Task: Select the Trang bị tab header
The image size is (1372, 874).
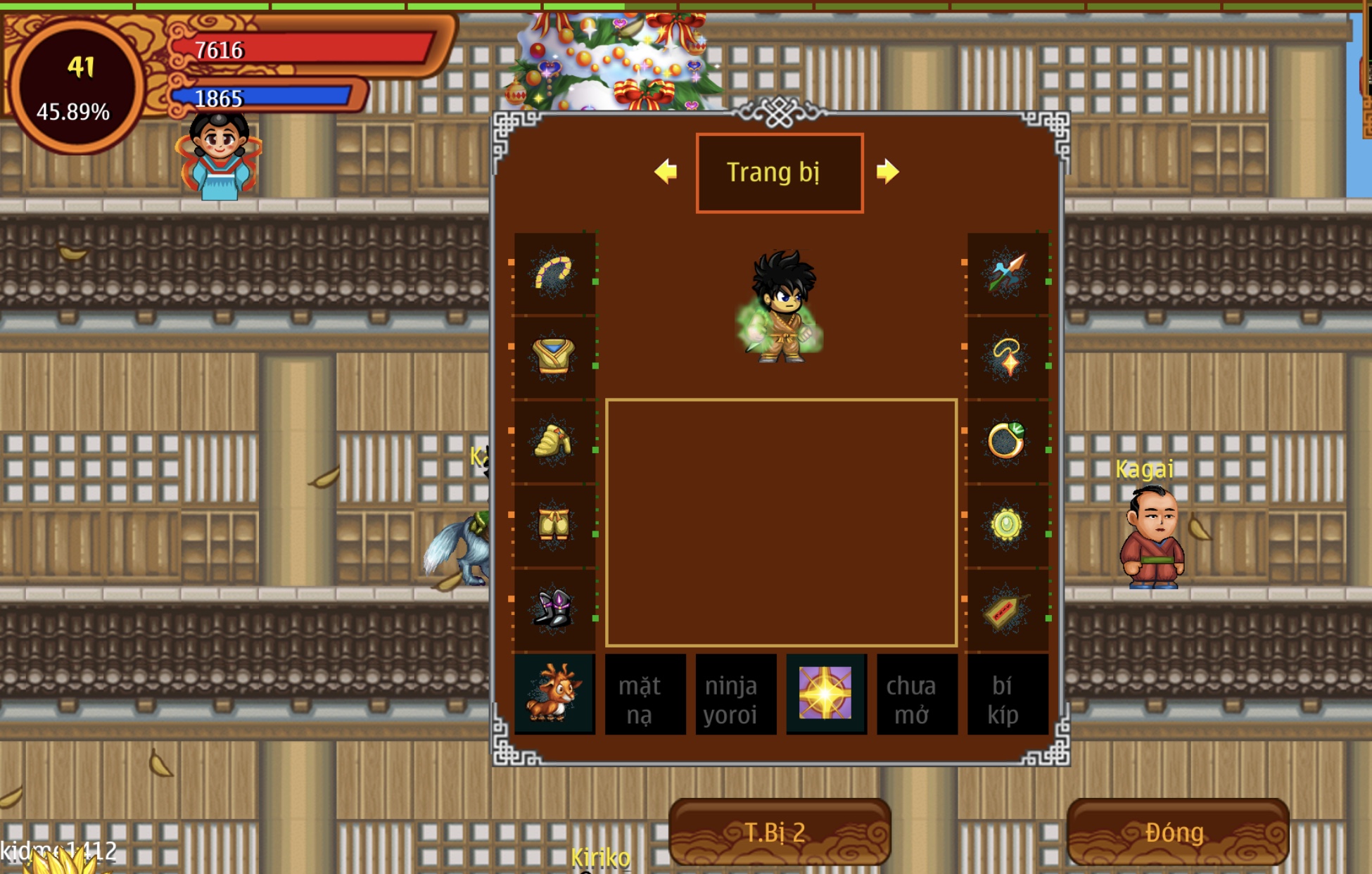Action: tap(779, 172)
